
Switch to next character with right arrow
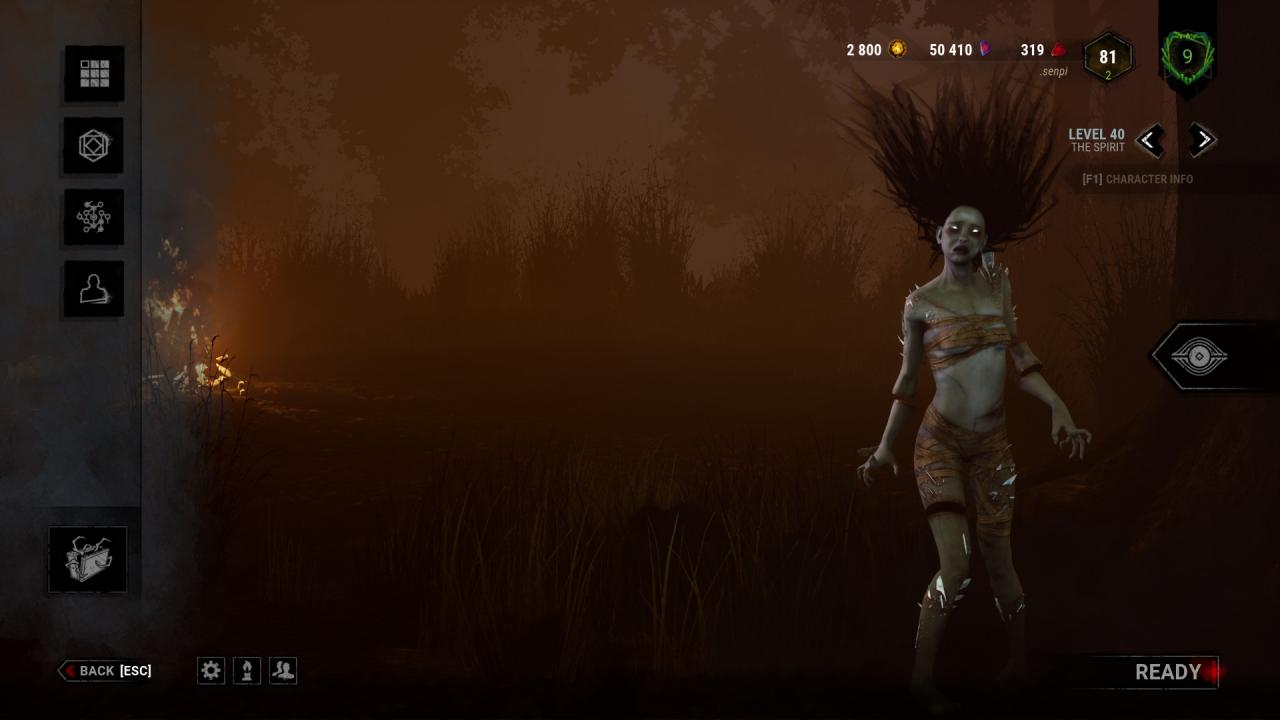point(1202,140)
